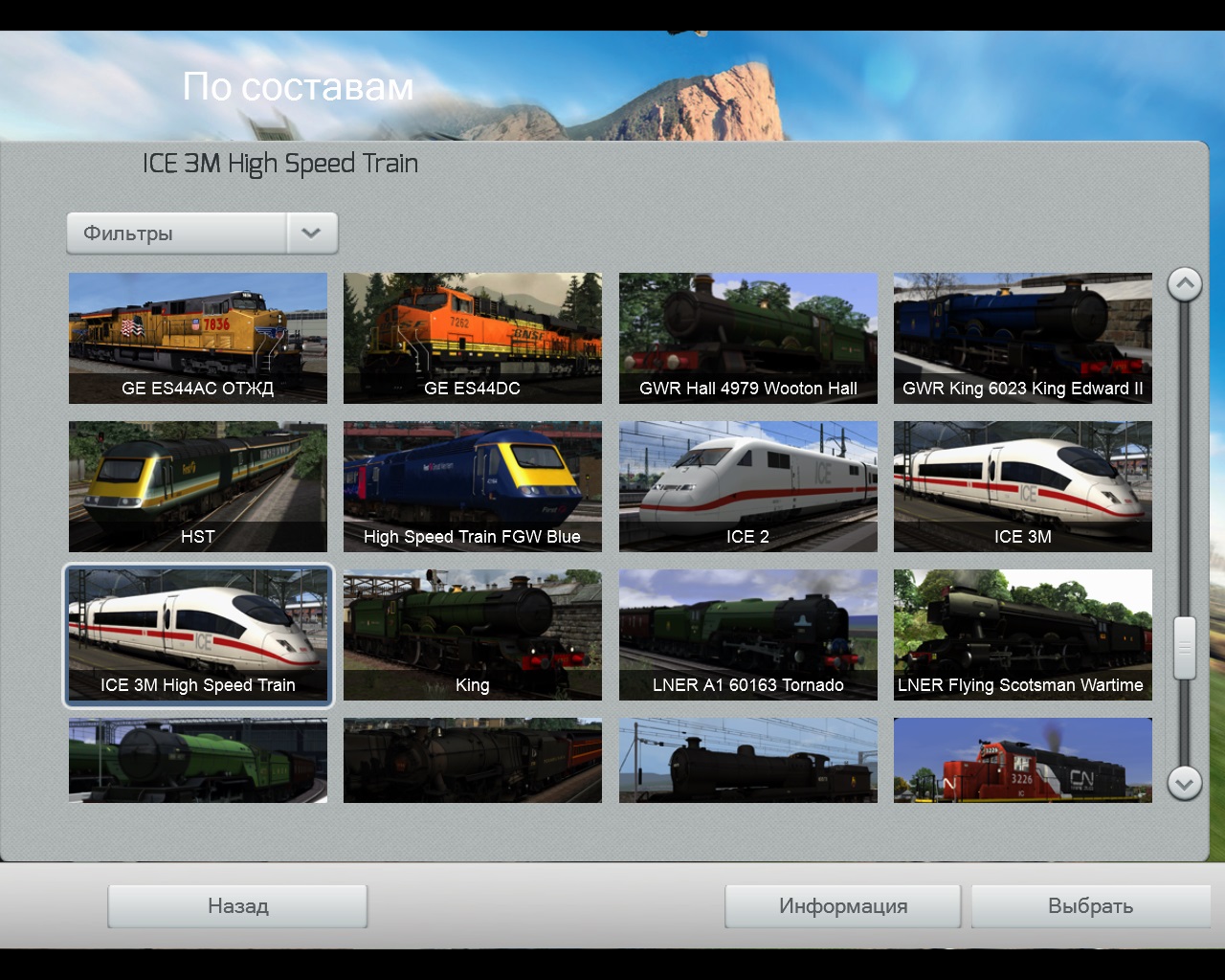This screenshot has height=980, width=1225.
Task: Open the Фильтры dropdown
Action: coord(202,234)
